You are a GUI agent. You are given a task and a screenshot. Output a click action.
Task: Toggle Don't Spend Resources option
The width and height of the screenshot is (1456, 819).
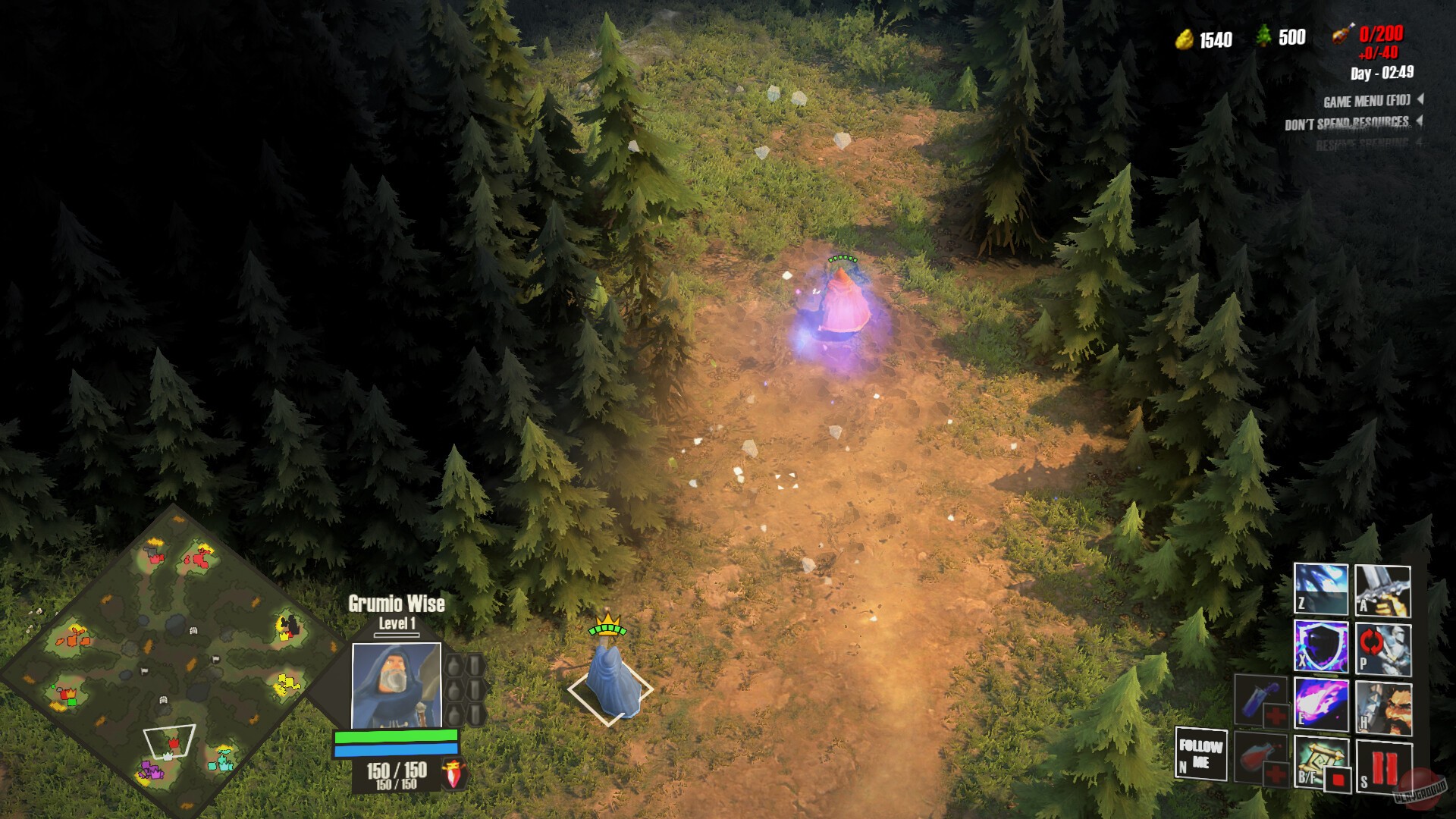click(x=1348, y=120)
